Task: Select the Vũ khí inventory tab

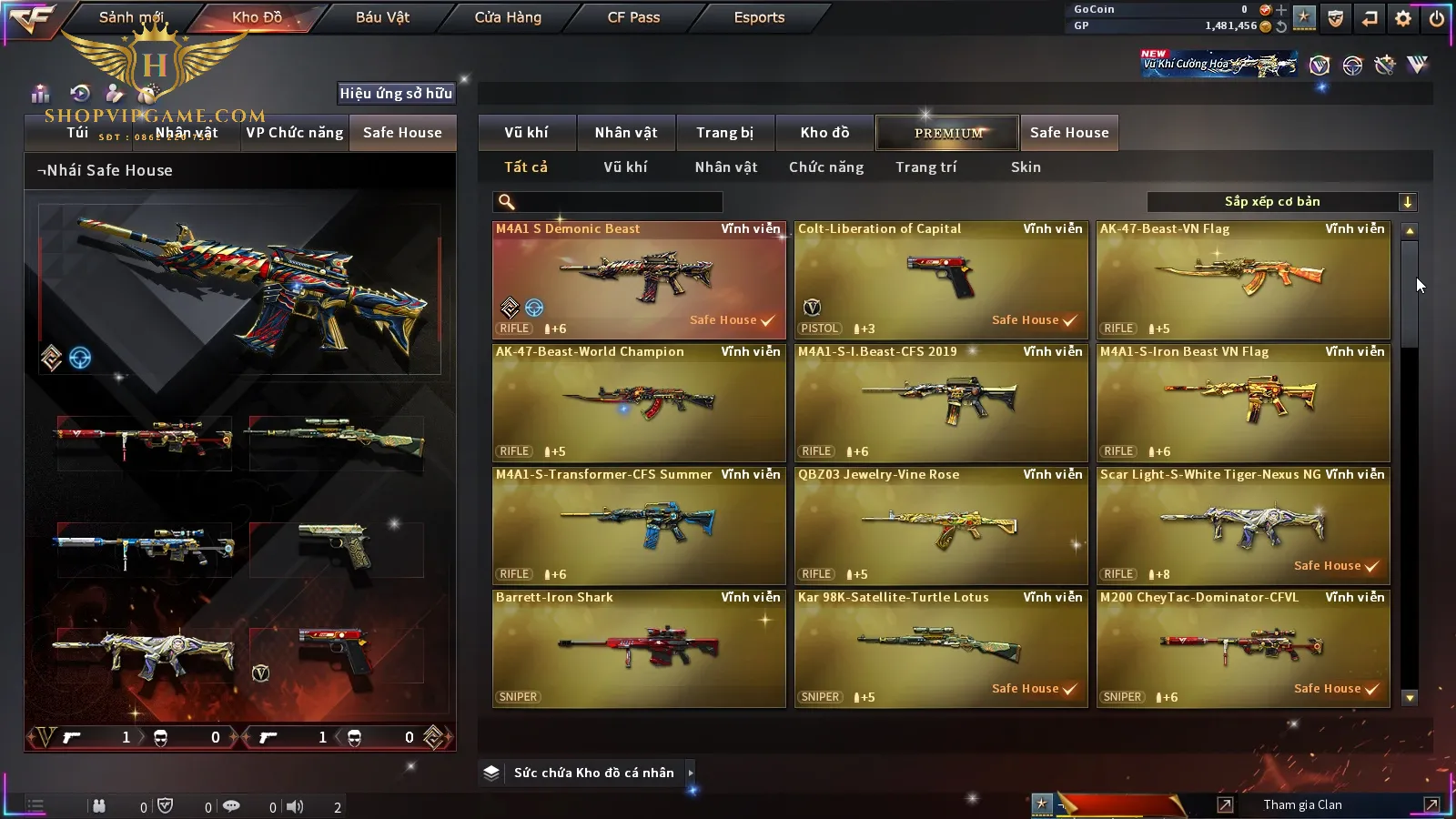Action: point(527,133)
